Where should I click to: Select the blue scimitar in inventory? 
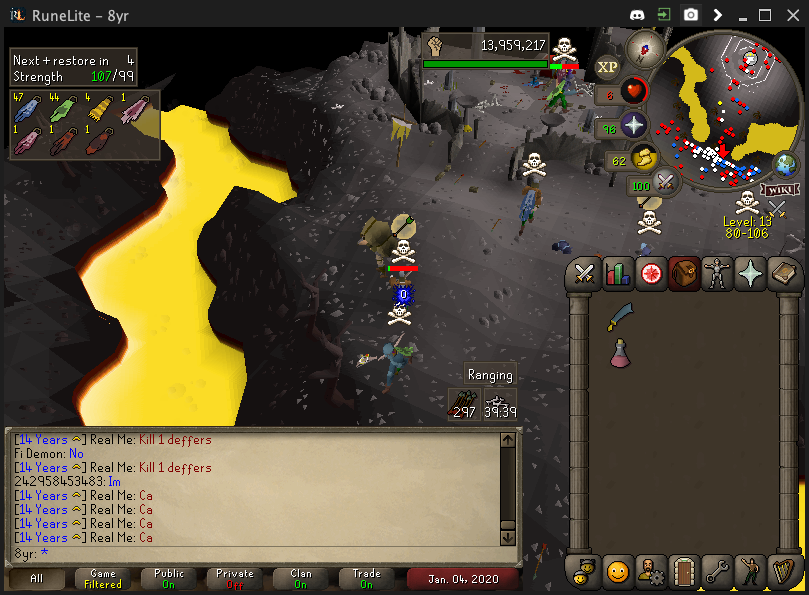click(x=620, y=317)
